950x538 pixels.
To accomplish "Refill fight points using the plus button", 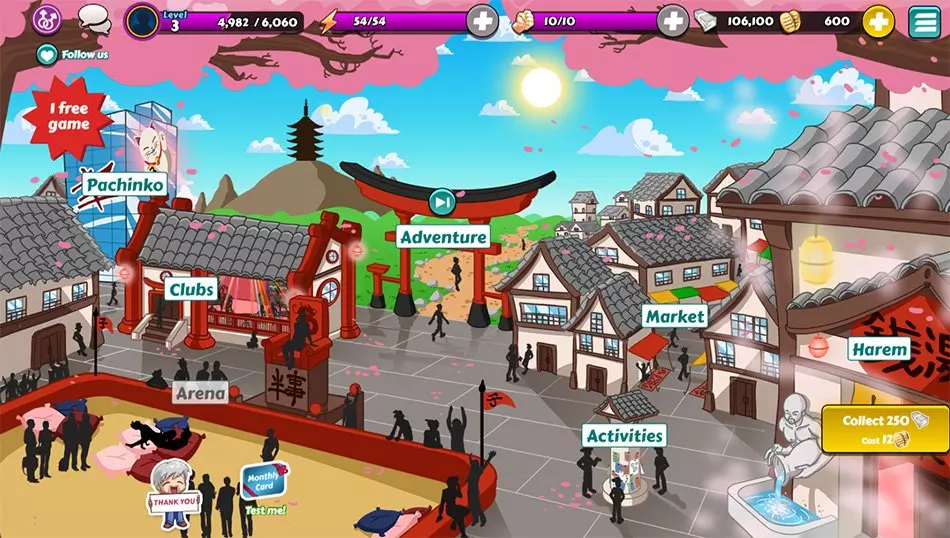I will tap(672, 21).
